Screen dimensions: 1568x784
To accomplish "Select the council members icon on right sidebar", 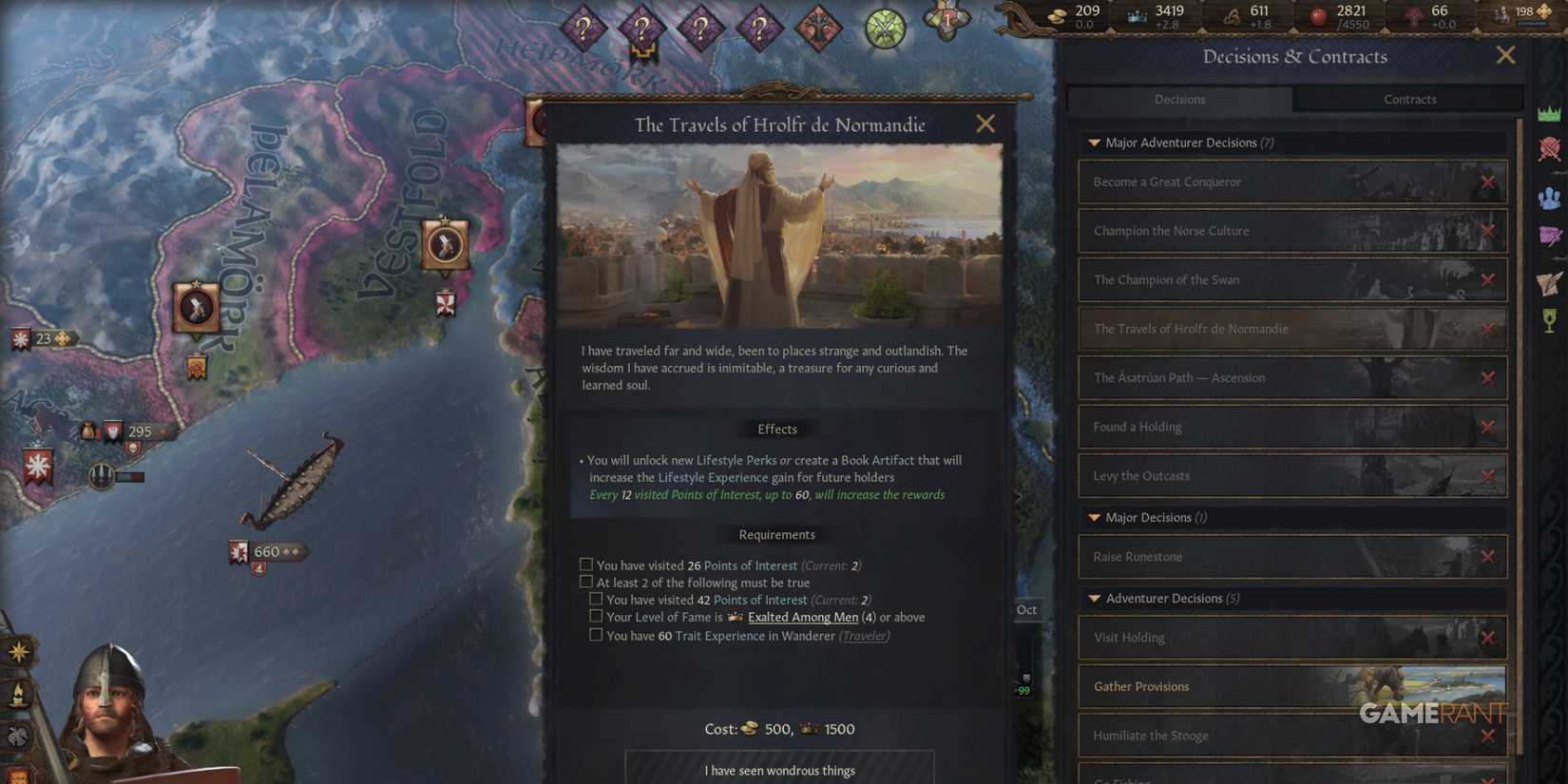I will [x=1550, y=196].
